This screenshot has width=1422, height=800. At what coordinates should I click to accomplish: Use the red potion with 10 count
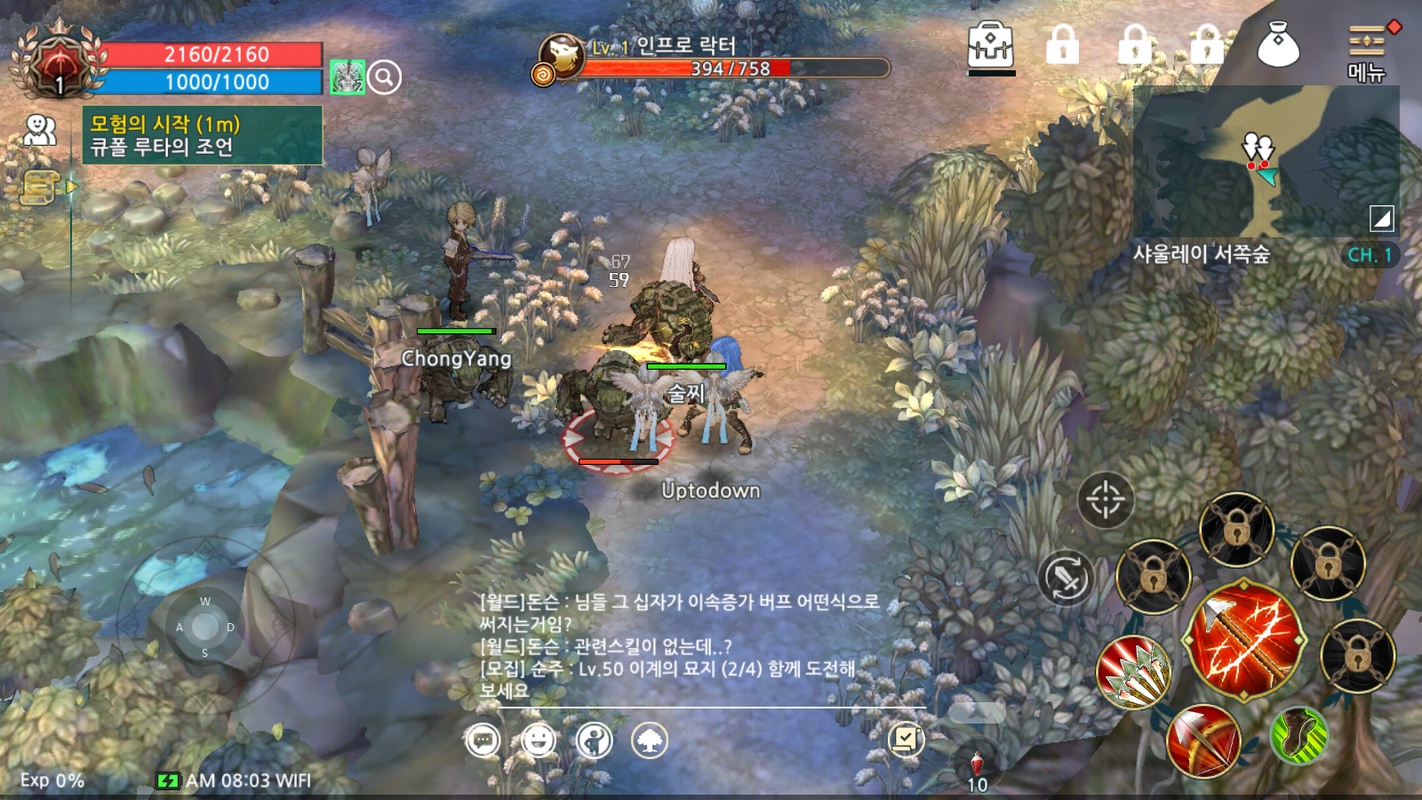[x=977, y=768]
